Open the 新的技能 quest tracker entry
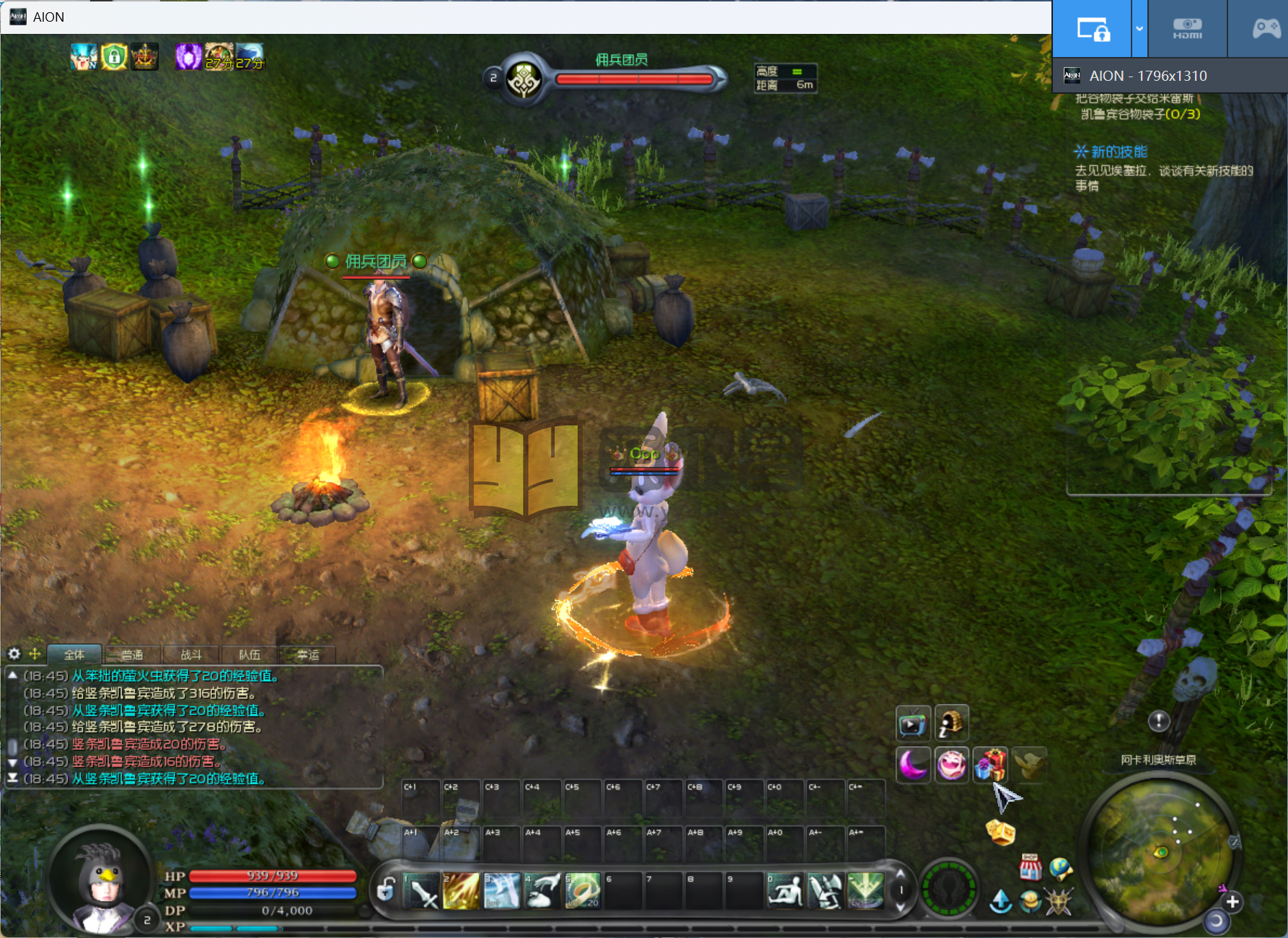Screen dimensions: 1288x938 (x=1119, y=152)
